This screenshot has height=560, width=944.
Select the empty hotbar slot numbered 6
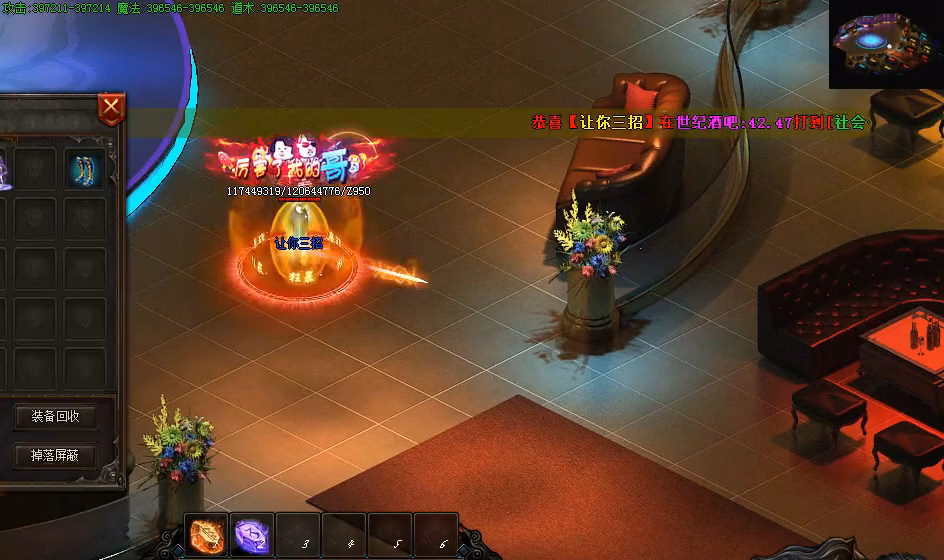[436, 536]
